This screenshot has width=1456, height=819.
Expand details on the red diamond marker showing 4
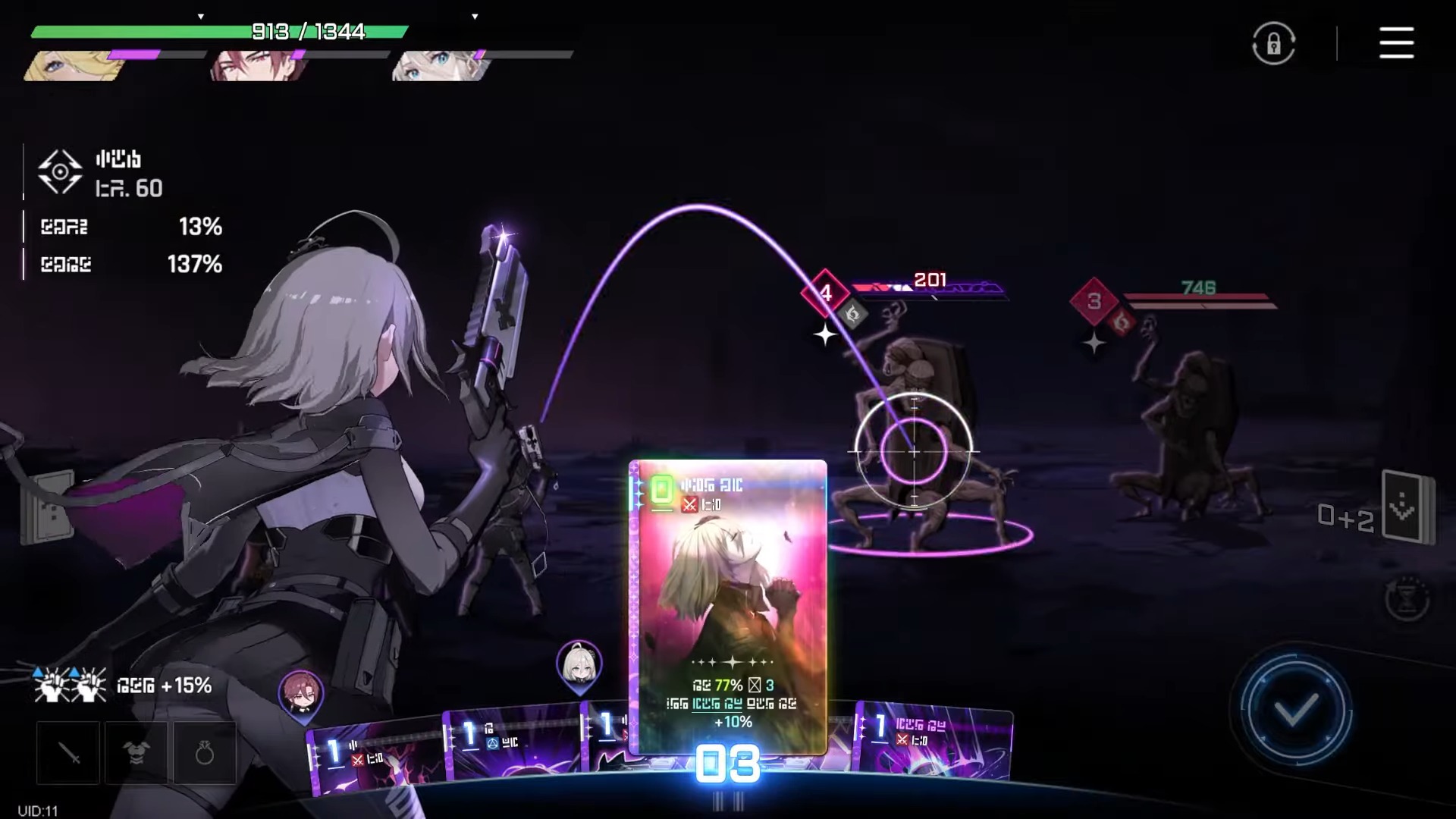[x=826, y=293]
